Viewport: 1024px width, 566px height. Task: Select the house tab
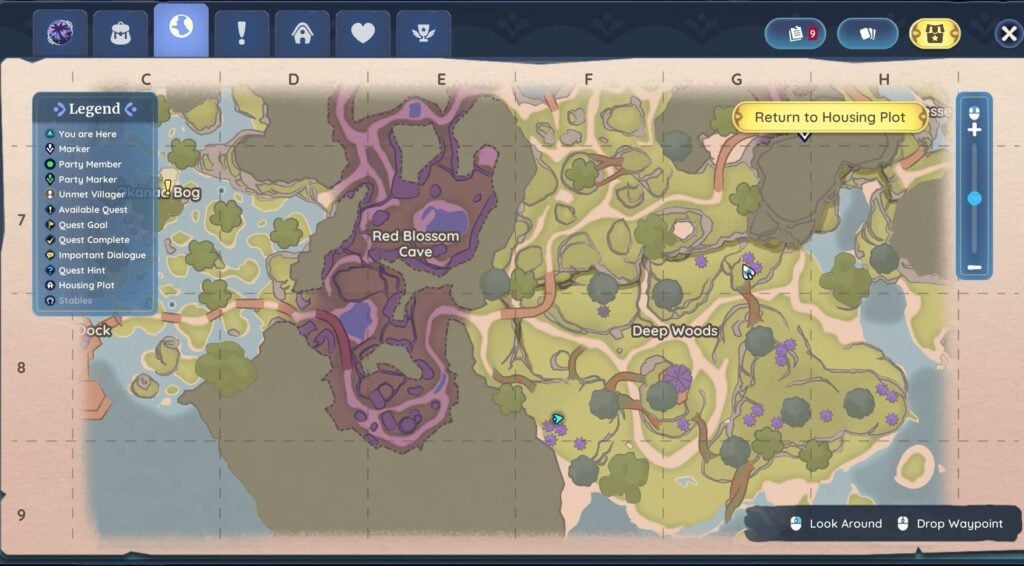click(x=302, y=33)
